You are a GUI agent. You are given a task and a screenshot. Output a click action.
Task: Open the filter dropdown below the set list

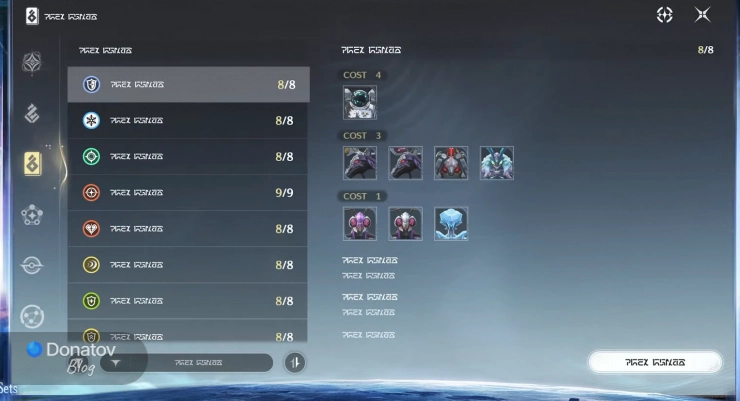tap(187, 362)
